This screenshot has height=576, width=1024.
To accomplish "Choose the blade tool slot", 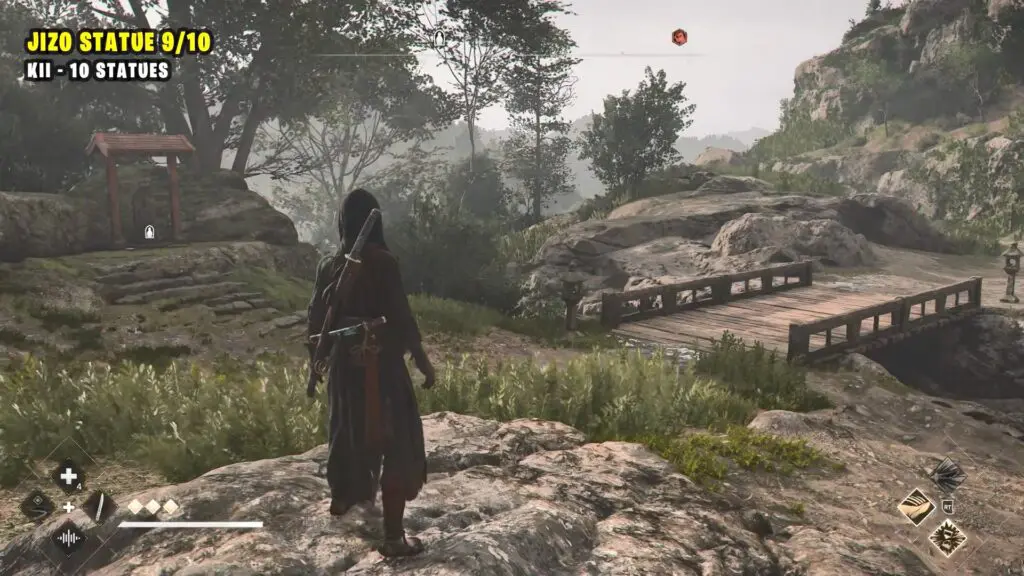I will (99, 506).
